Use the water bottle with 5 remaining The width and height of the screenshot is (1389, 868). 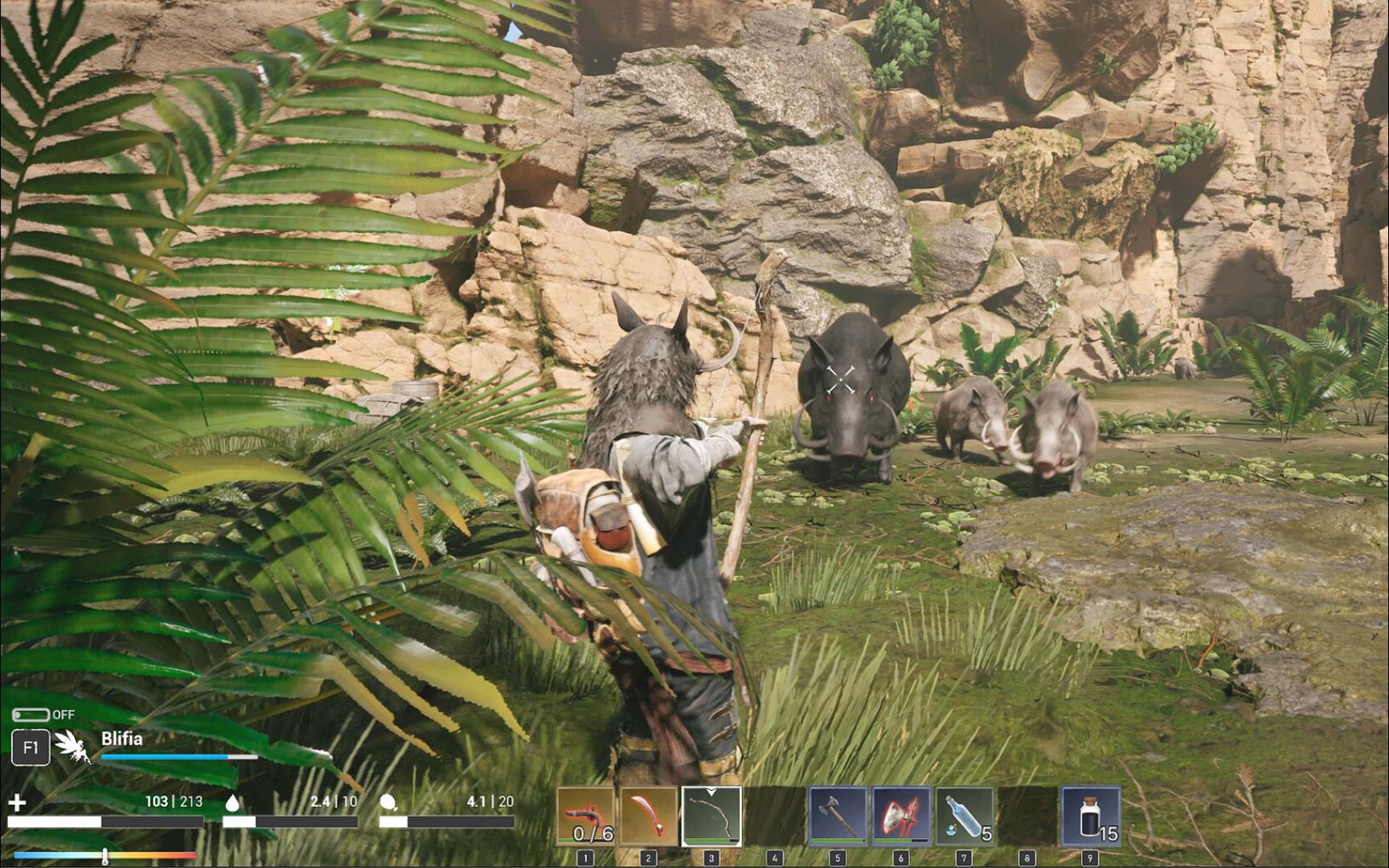(x=964, y=817)
